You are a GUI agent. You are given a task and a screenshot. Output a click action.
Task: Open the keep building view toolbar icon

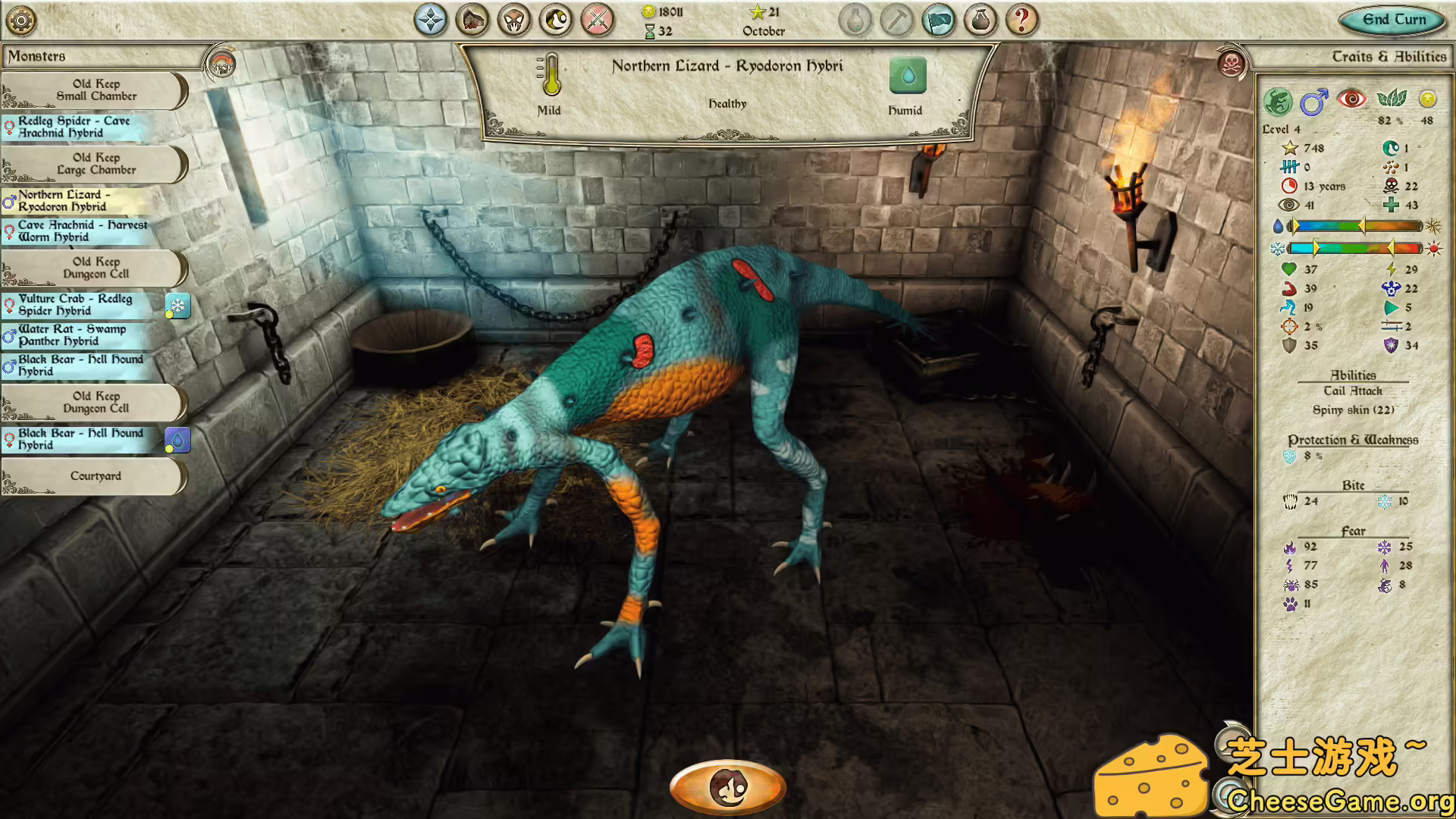472,20
